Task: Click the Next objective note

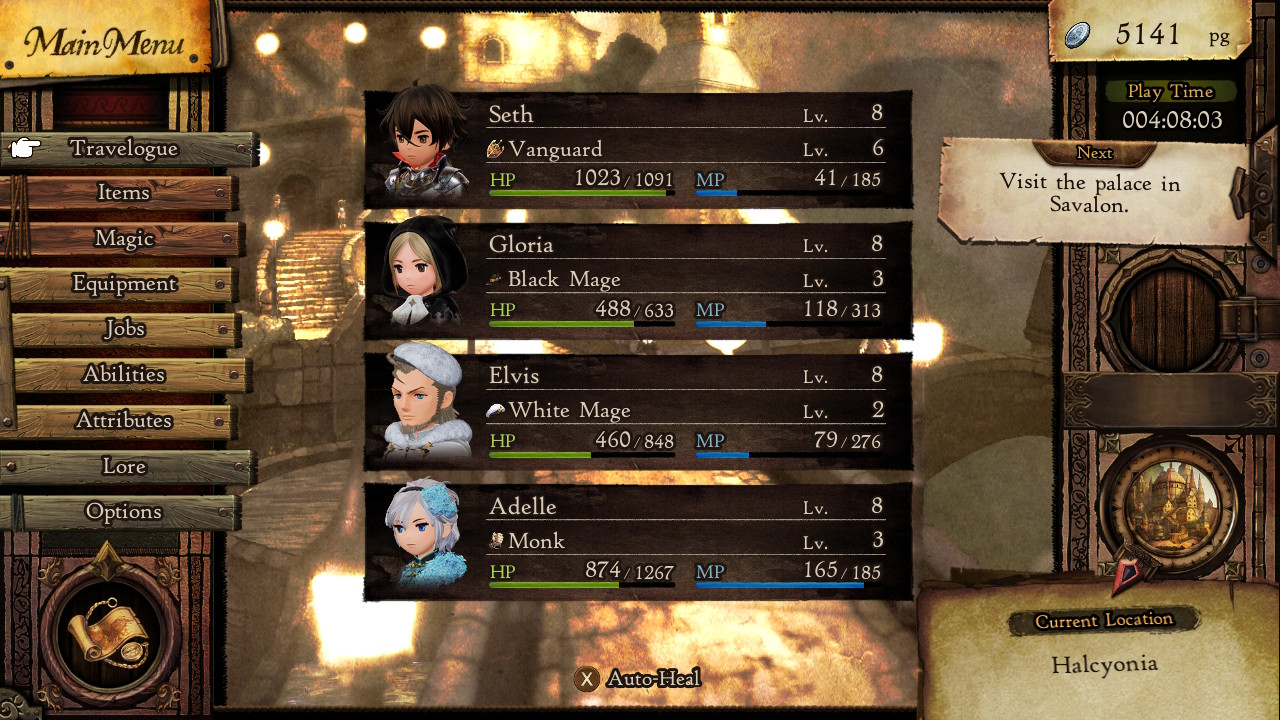Action: tap(1094, 190)
